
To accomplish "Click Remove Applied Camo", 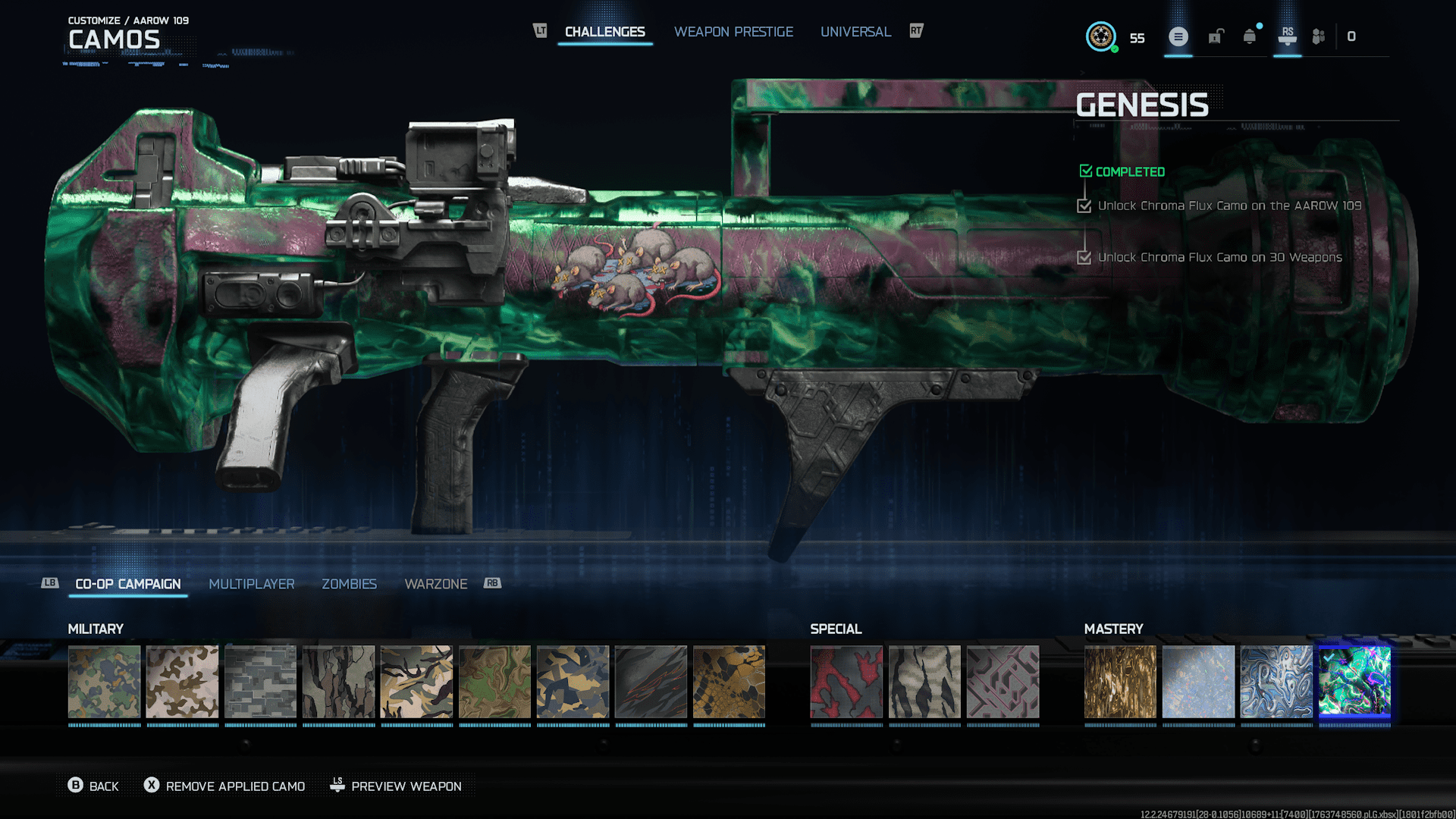I will point(224,786).
